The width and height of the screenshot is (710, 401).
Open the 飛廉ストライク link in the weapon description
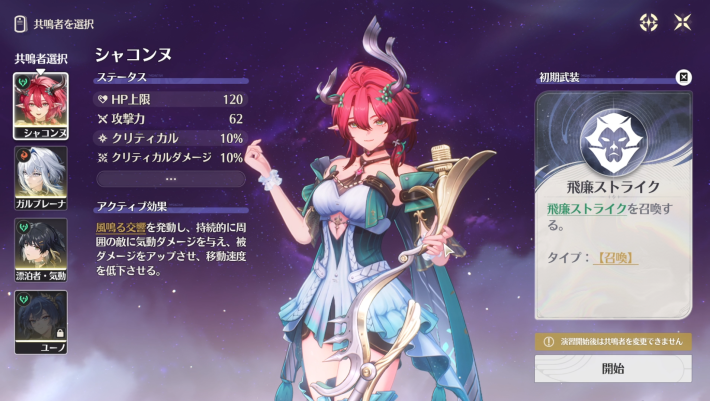point(587,208)
